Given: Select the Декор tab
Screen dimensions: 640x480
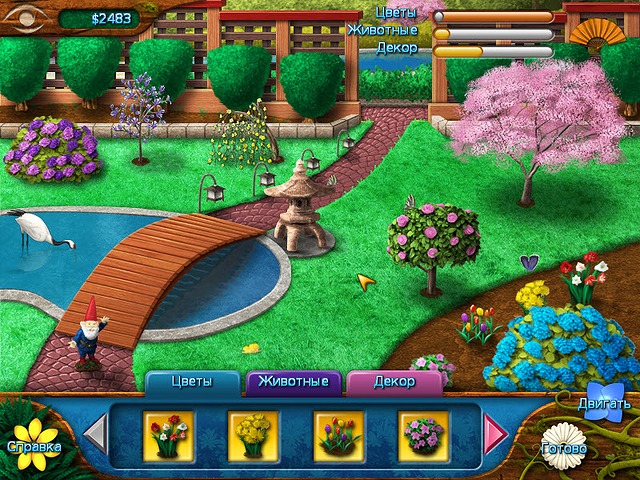Looking at the screenshot, I should pos(394,382).
